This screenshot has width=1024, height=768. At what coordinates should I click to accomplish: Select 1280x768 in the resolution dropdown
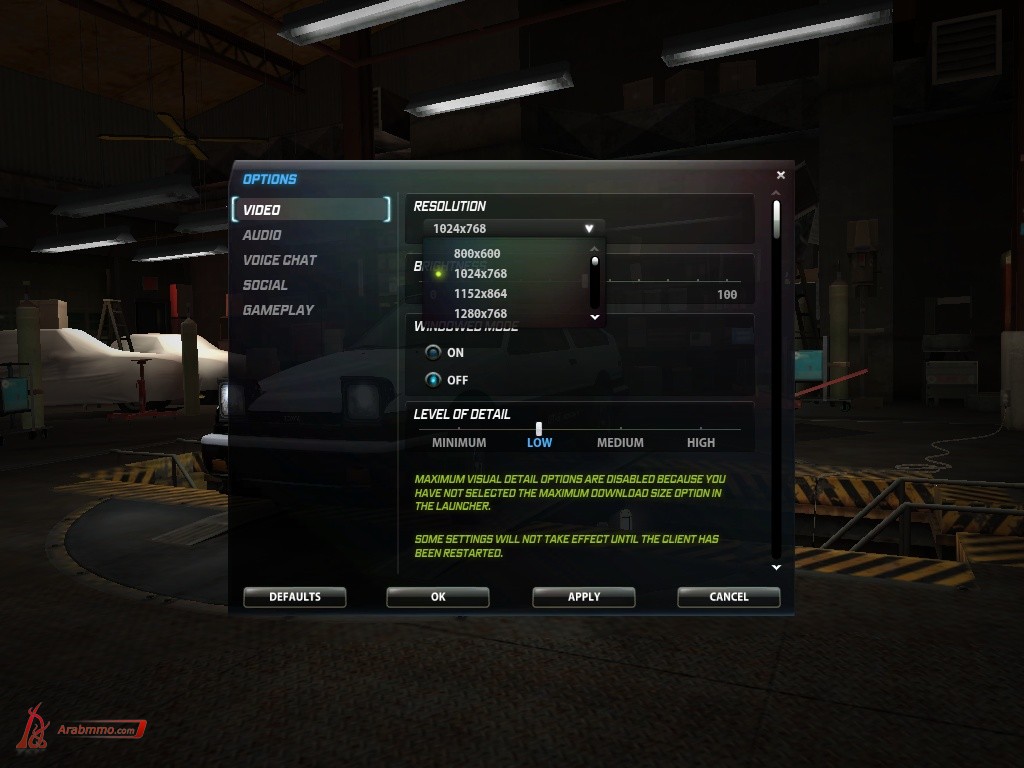pyautogui.click(x=480, y=314)
